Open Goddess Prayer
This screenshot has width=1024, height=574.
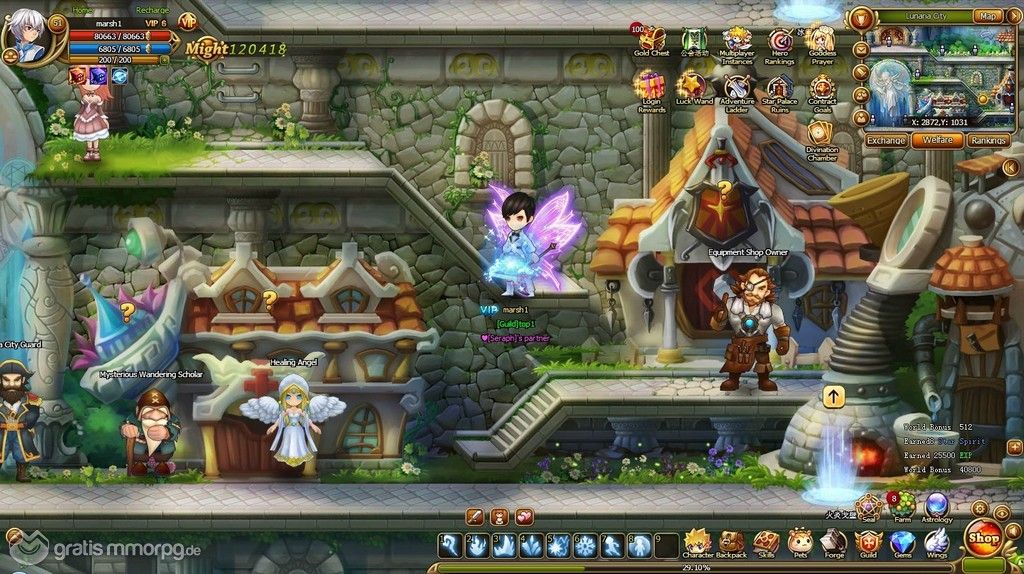[822, 42]
